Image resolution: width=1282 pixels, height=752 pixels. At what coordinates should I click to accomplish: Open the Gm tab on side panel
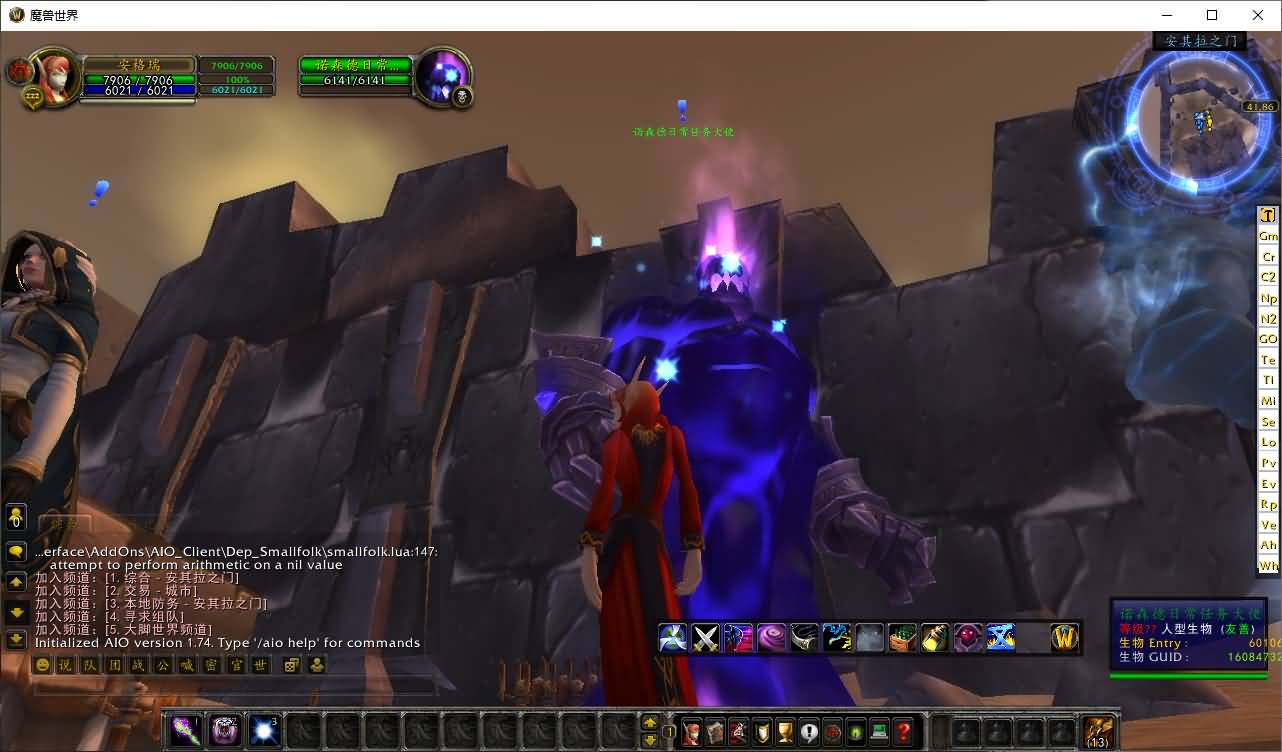click(1268, 236)
